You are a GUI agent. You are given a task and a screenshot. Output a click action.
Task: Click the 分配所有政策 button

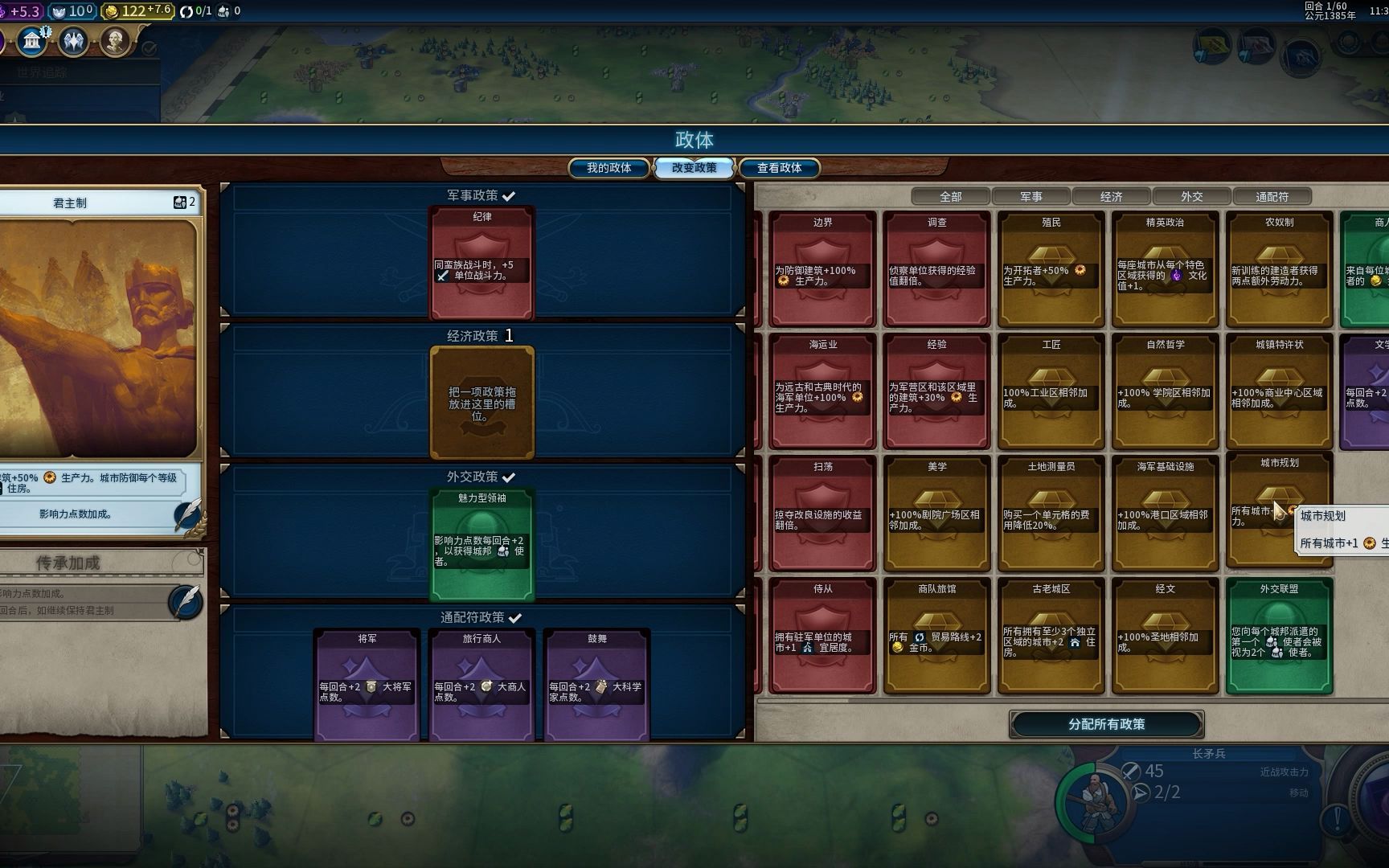1106,724
